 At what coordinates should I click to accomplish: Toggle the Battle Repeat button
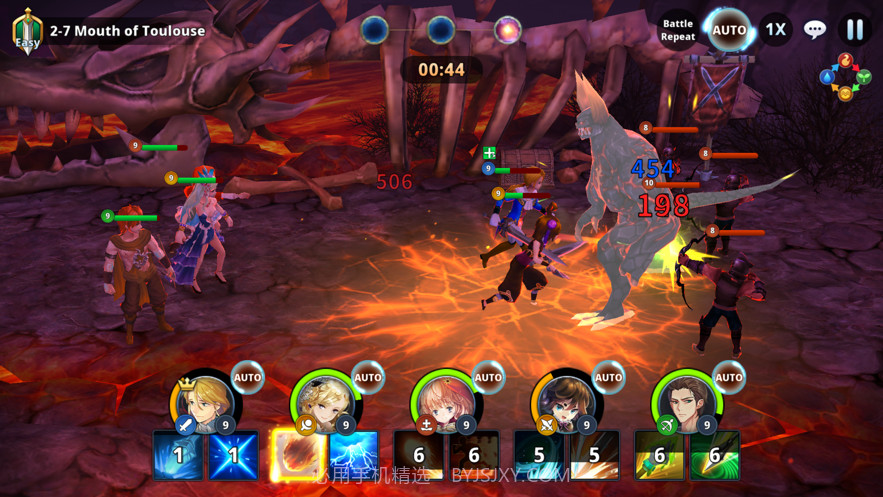point(677,30)
